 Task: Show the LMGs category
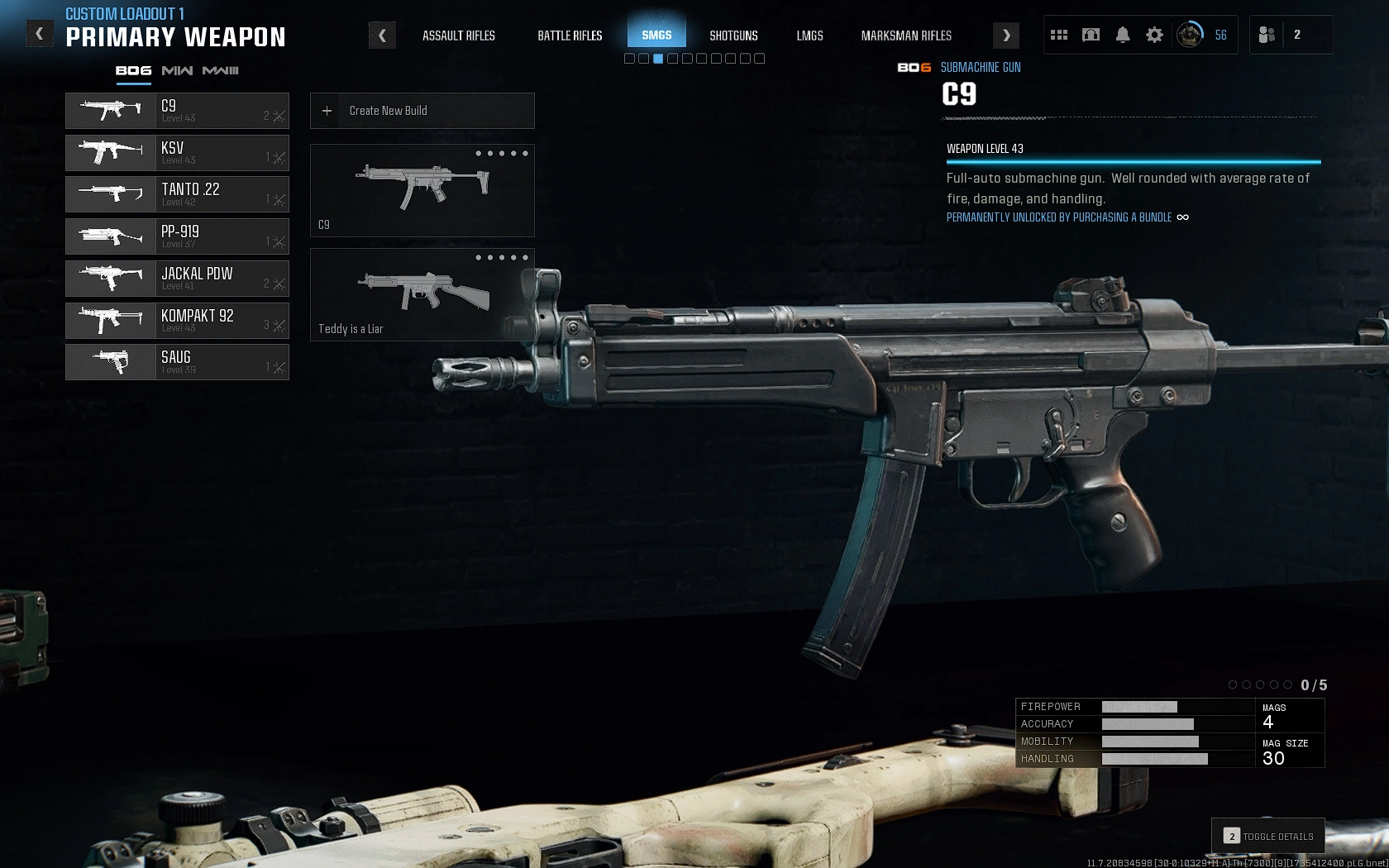[809, 36]
